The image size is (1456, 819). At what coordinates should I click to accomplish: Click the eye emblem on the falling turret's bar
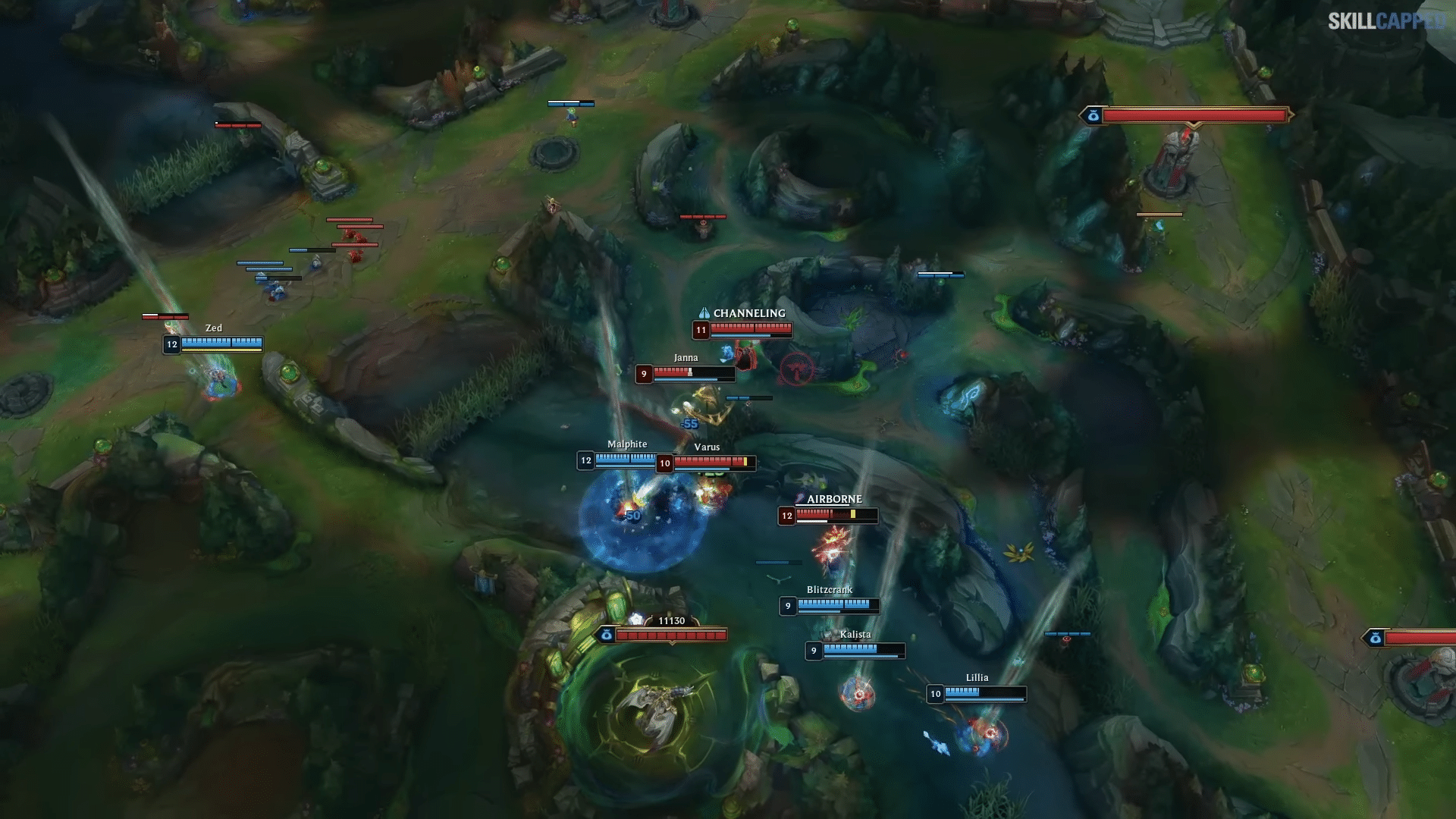click(x=607, y=635)
